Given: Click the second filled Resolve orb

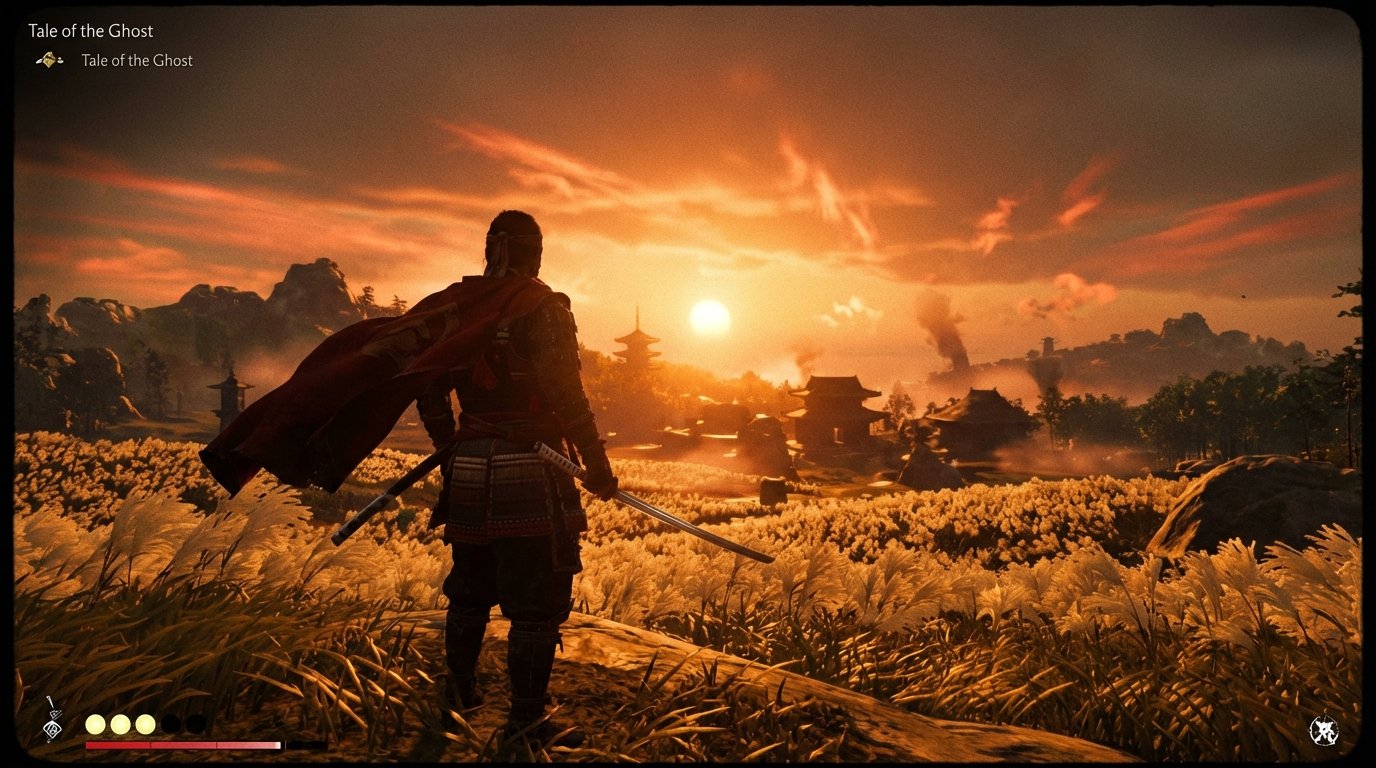Looking at the screenshot, I should [x=120, y=723].
